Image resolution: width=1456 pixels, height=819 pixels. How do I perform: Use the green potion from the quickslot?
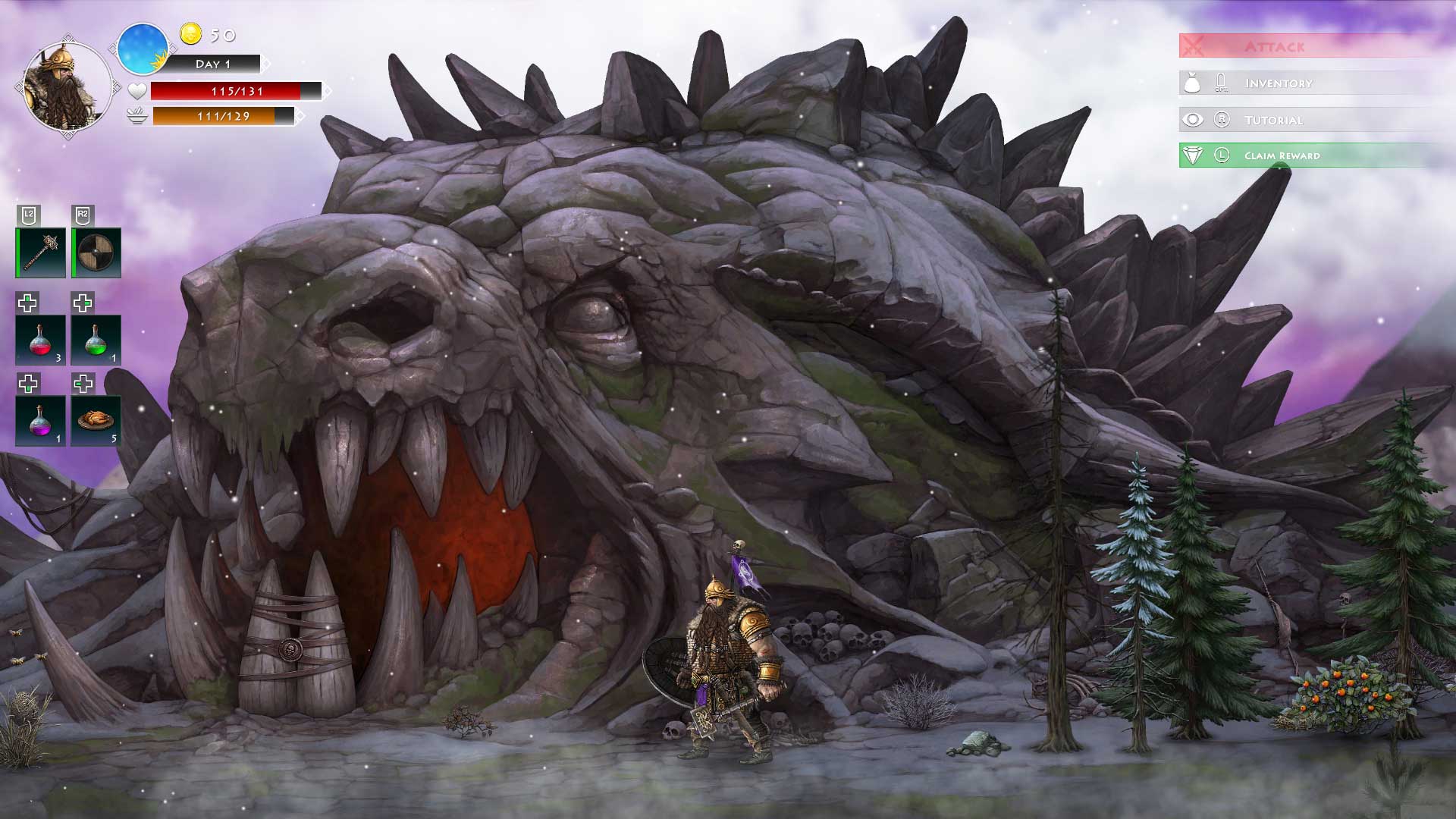click(x=96, y=340)
